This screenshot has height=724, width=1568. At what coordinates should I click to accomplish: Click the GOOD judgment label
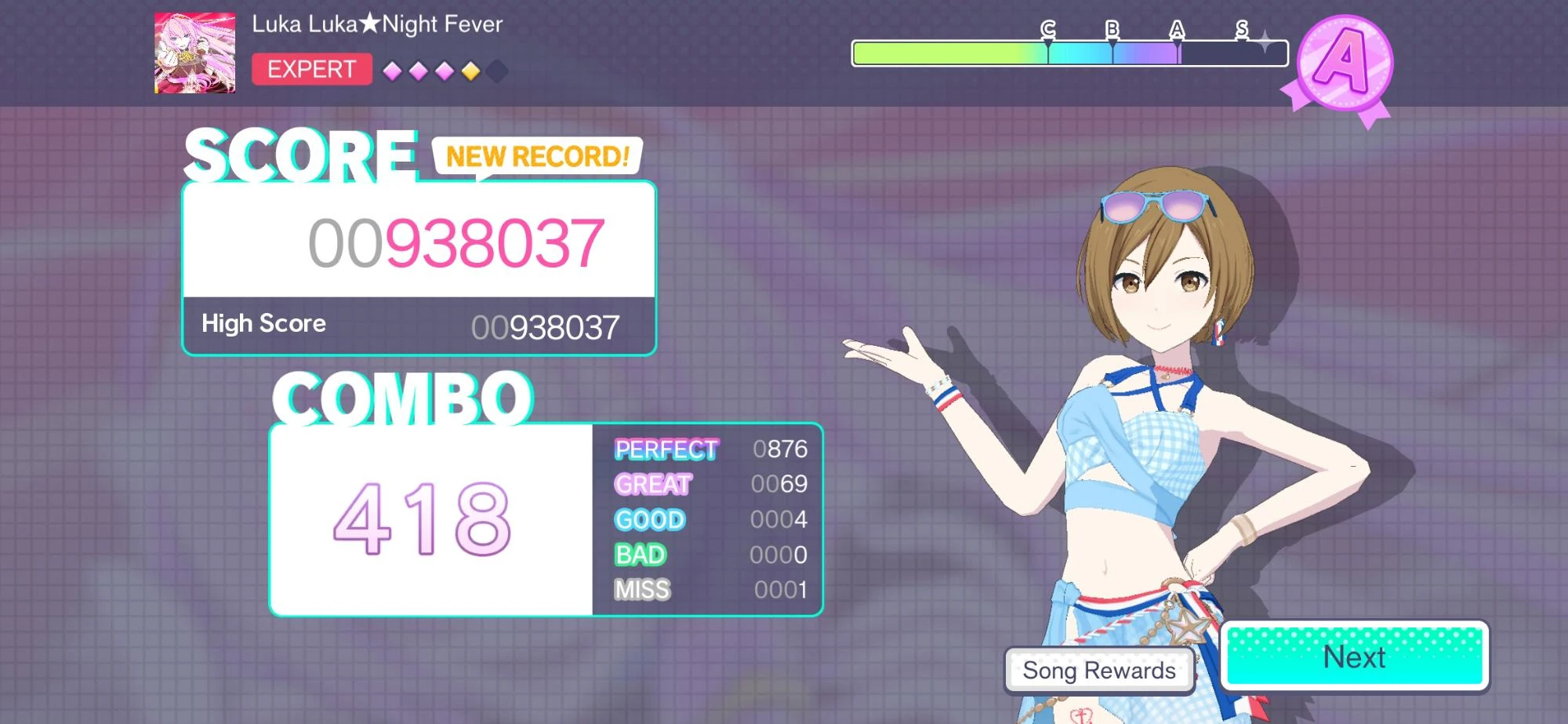(649, 518)
